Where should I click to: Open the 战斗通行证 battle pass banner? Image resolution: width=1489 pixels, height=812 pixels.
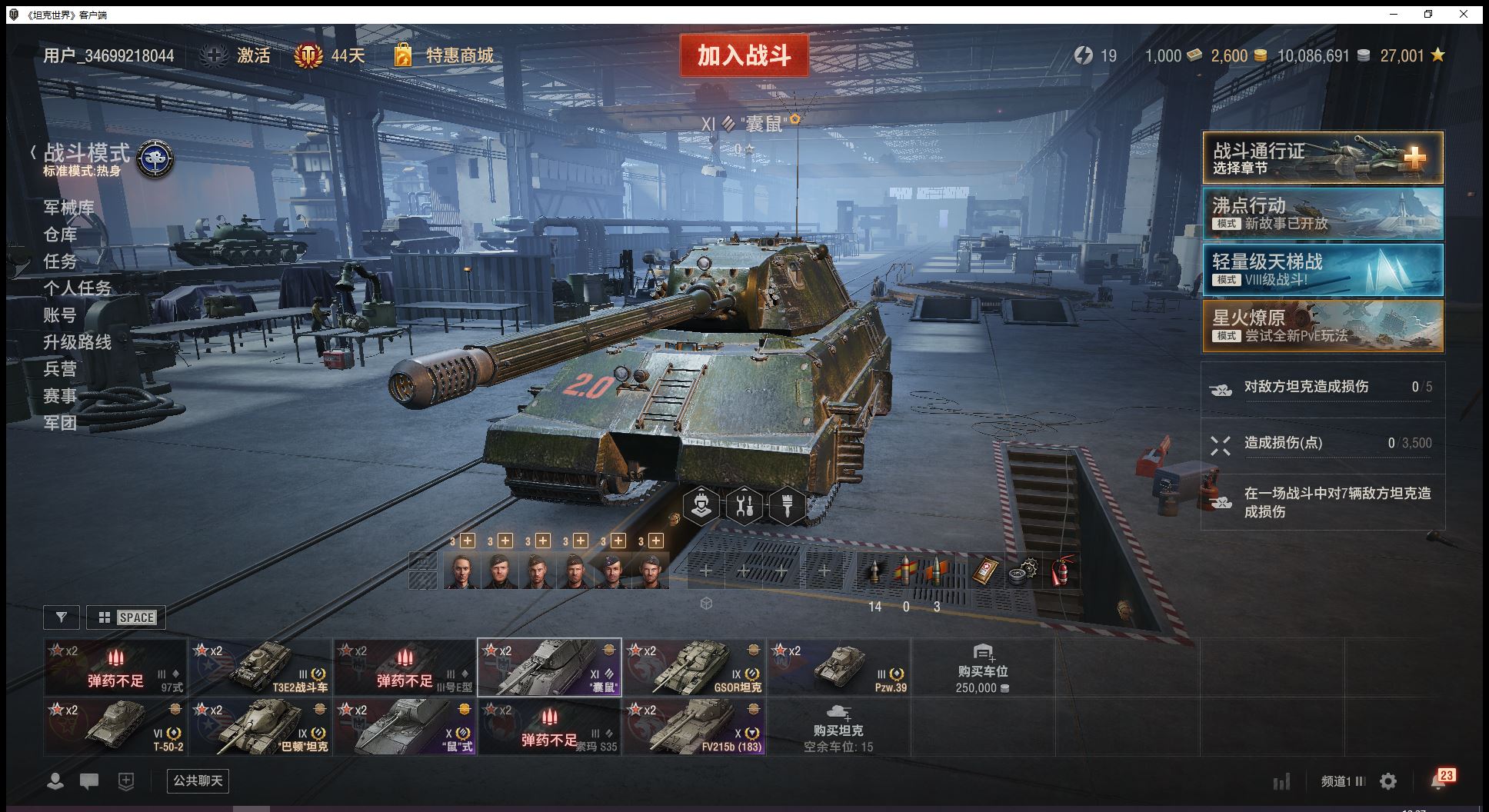(1322, 158)
